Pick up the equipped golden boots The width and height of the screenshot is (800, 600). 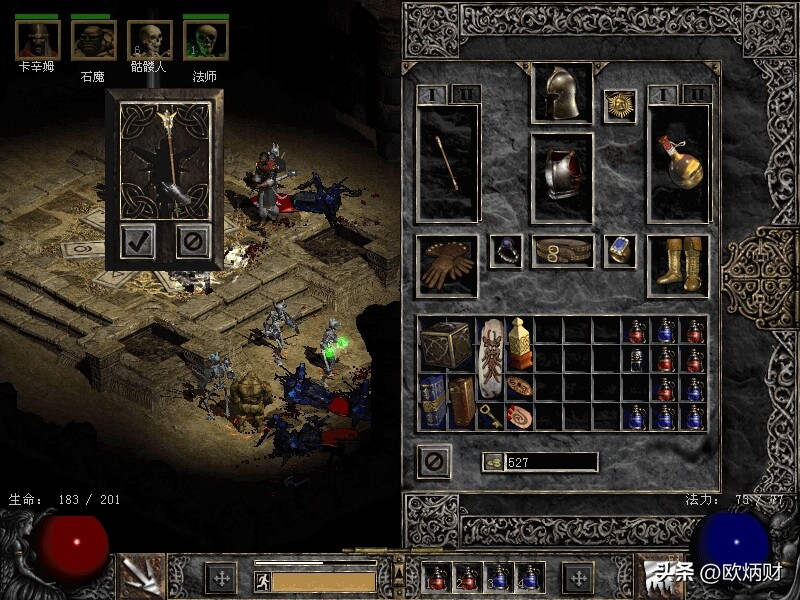(678, 265)
